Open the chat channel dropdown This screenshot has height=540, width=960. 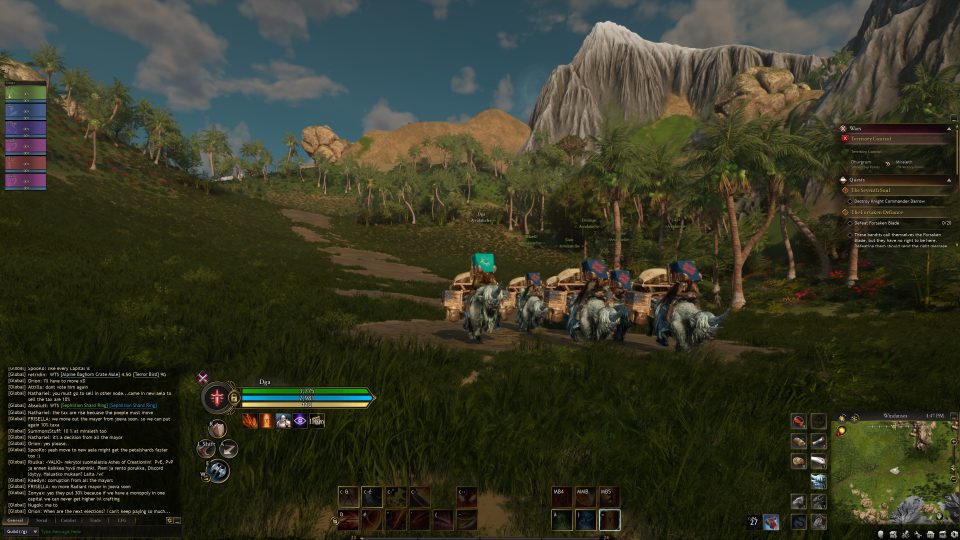(21, 531)
